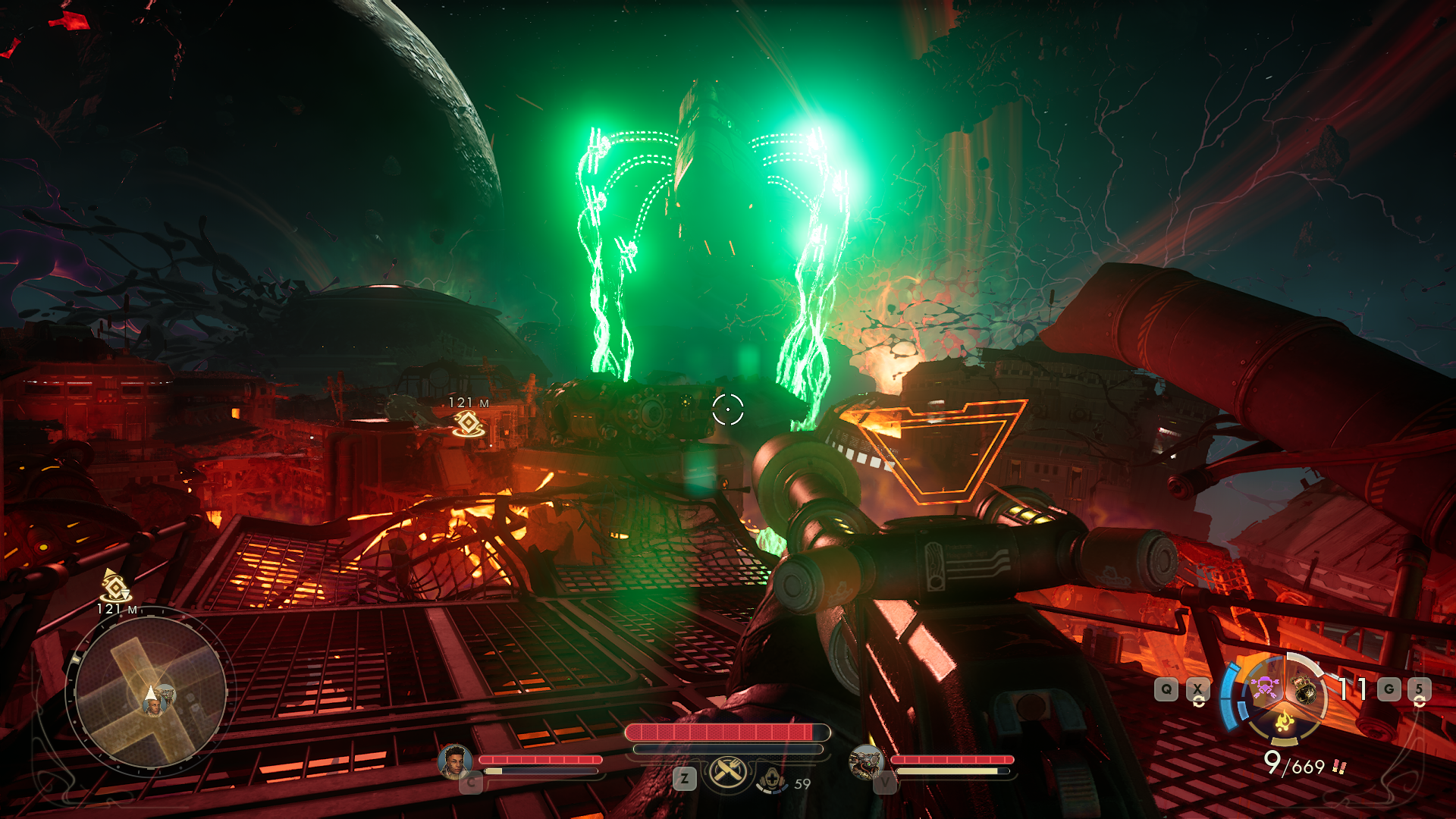This screenshot has height=819, width=1456.
Task: Select the left companion's portrait
Action: point(455,761)
